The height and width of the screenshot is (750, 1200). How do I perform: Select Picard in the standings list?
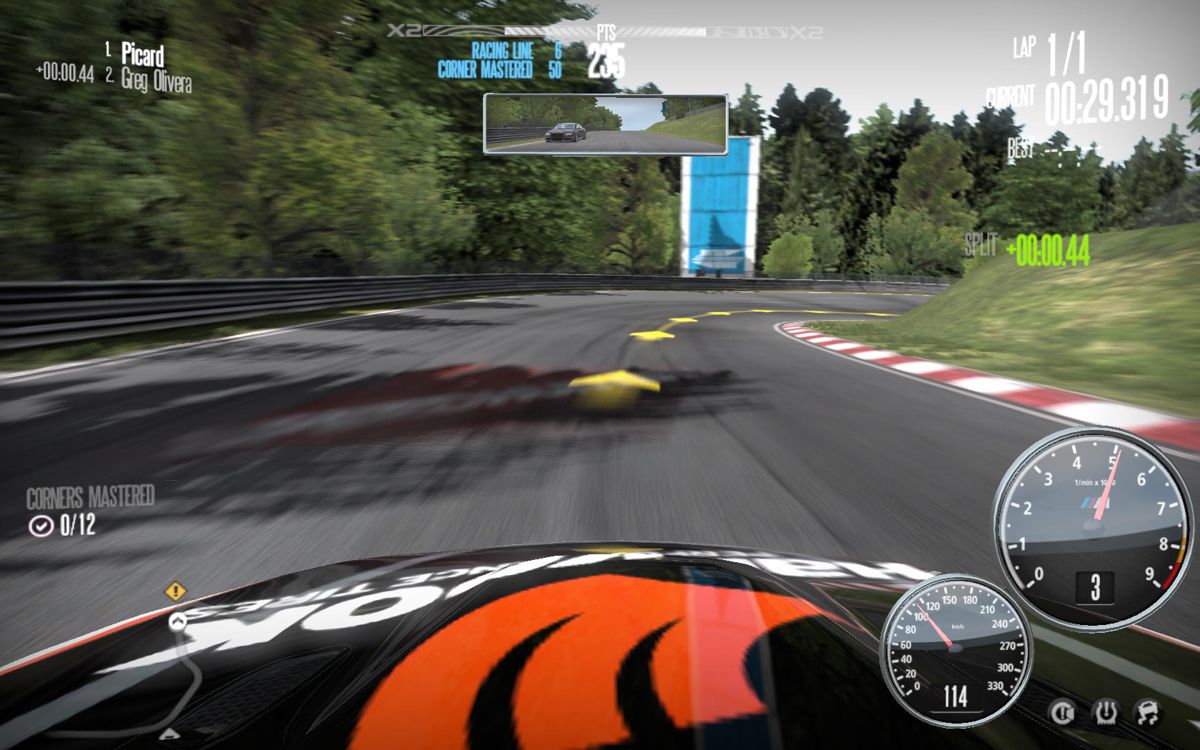[x=142, y=54]
